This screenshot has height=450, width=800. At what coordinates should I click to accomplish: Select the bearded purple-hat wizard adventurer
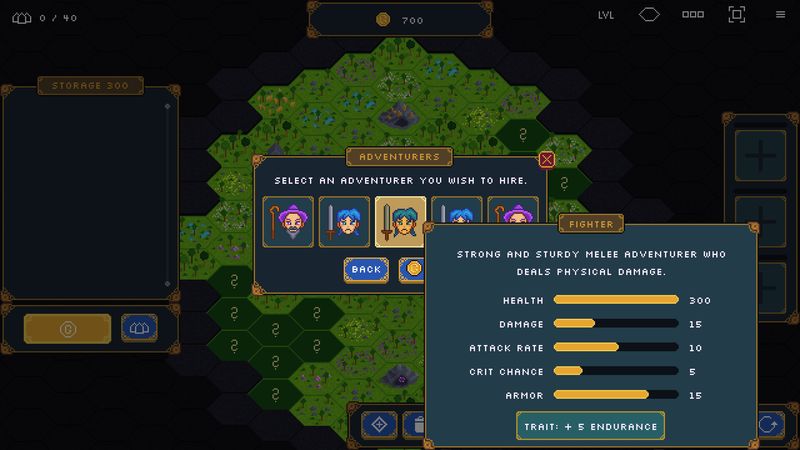tap(289, 221)
